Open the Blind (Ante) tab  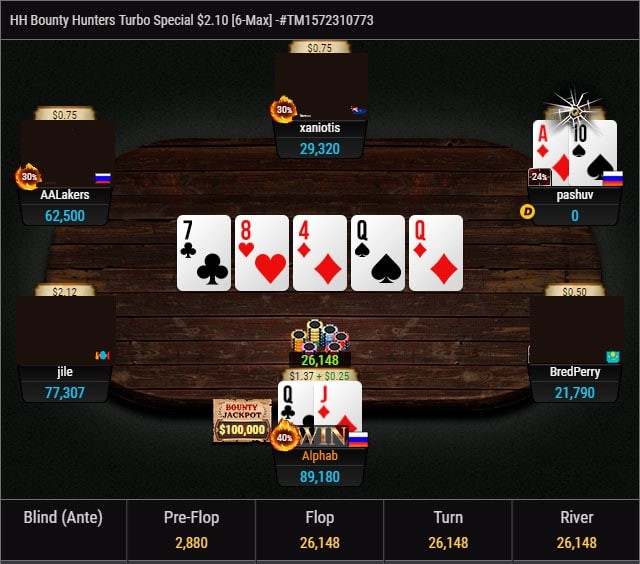[x=63, y=530]
